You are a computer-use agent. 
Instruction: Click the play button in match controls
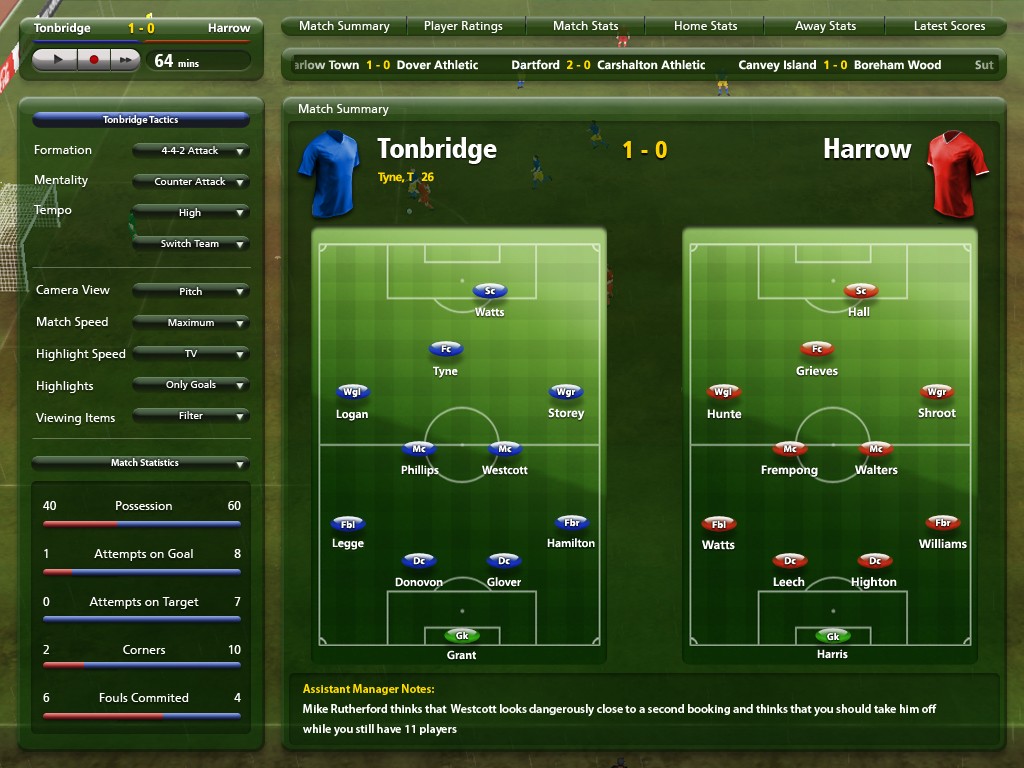tap(58, 60)
